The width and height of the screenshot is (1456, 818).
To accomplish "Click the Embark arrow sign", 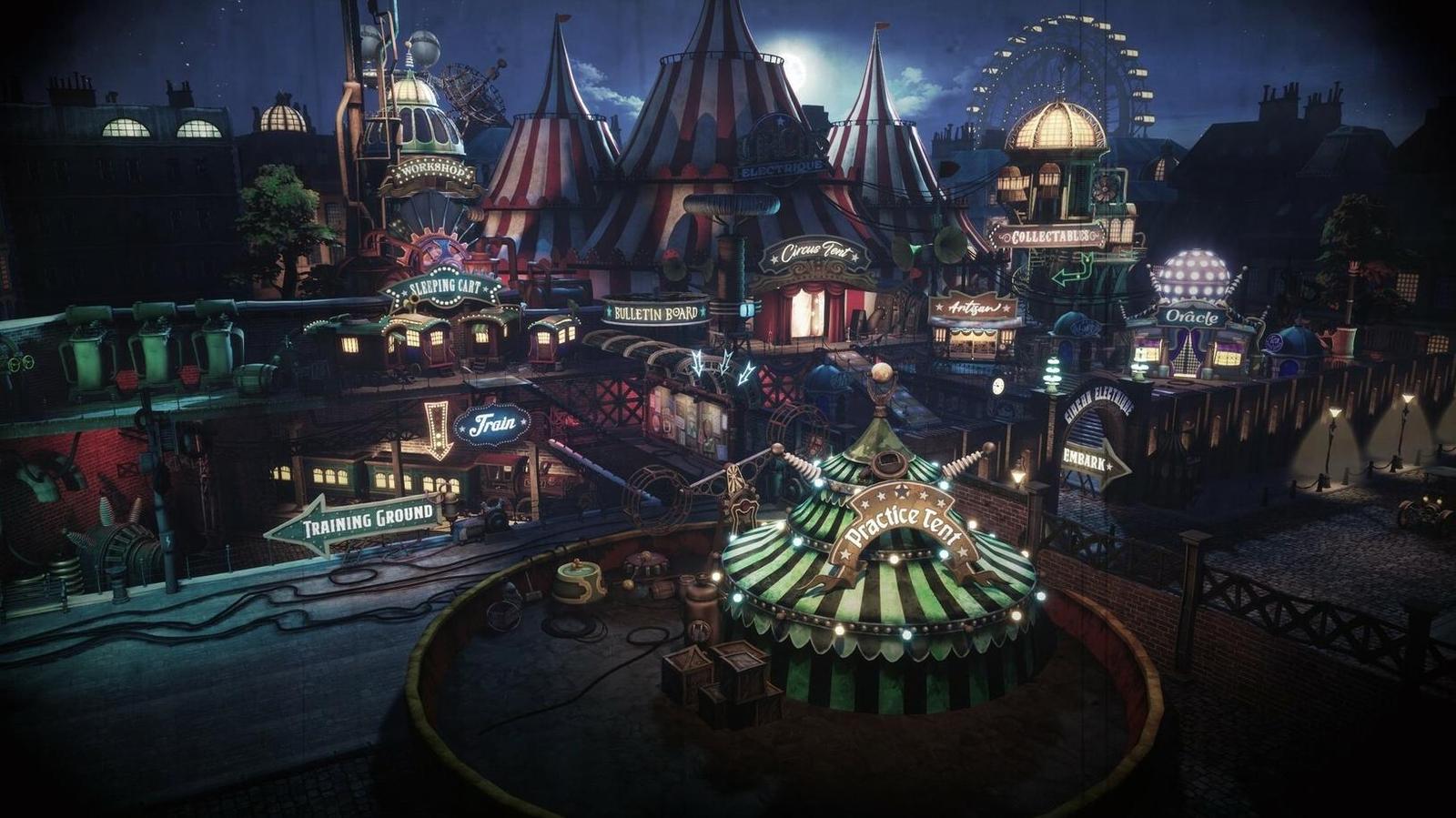I will (x=1092, y=462).
